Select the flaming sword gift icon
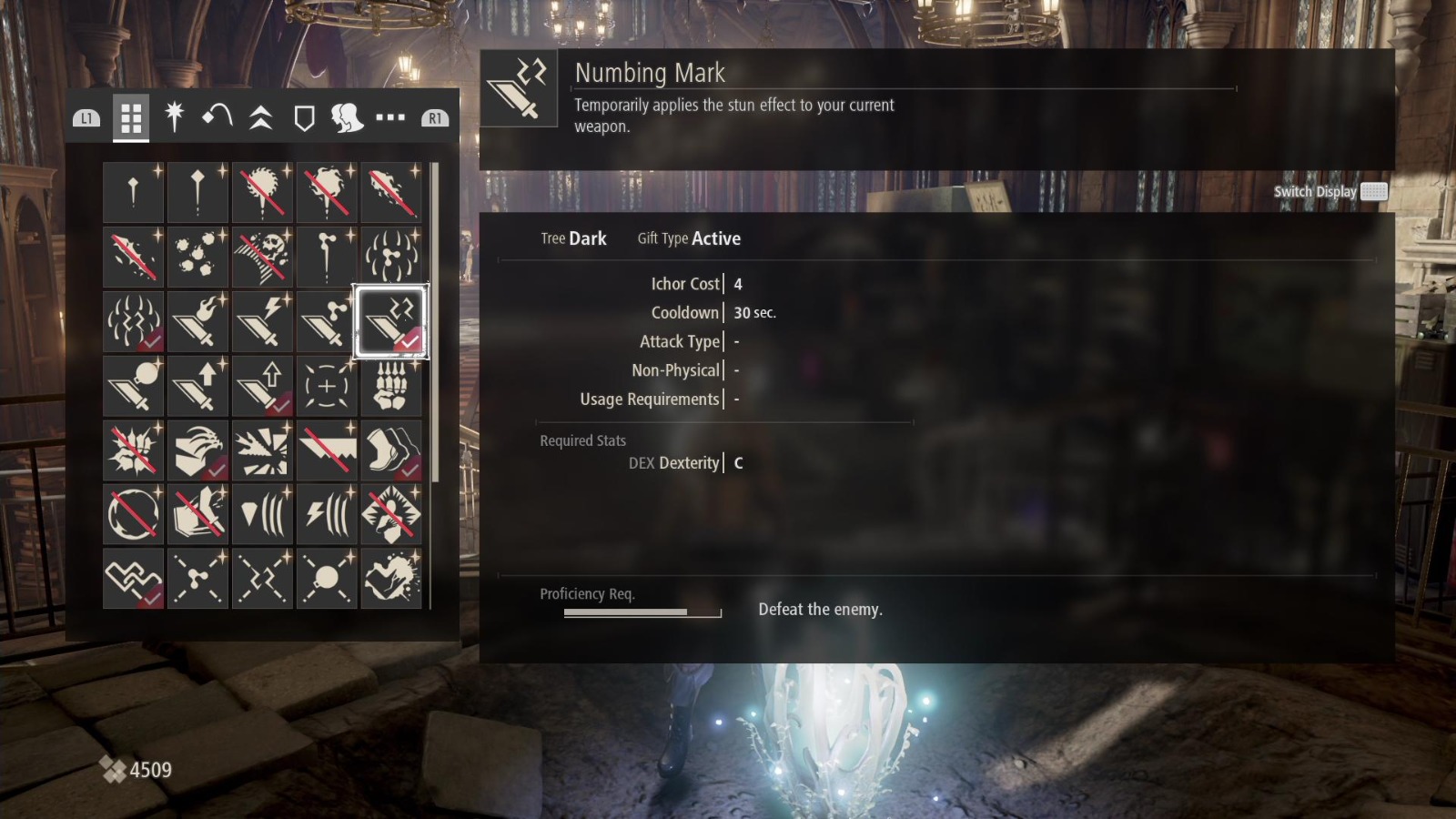This screenshot has height=819, width=1456. [x=197, y=320]
